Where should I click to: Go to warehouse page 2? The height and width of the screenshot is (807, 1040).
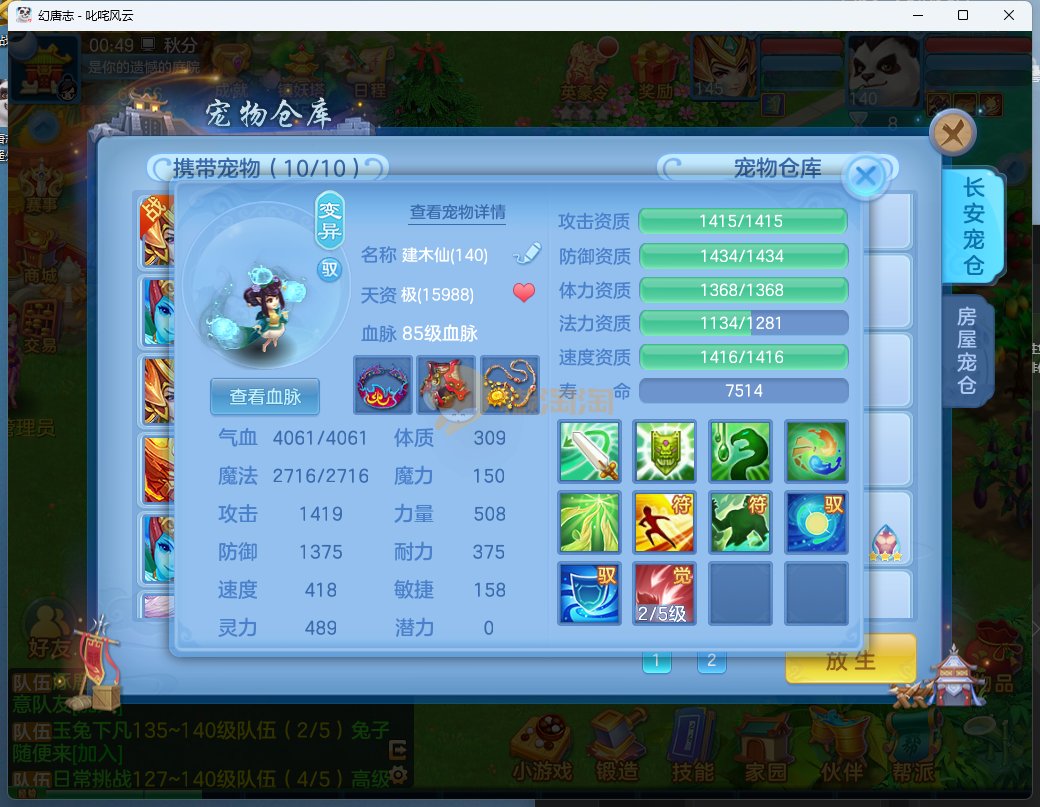tap(711, 660)
